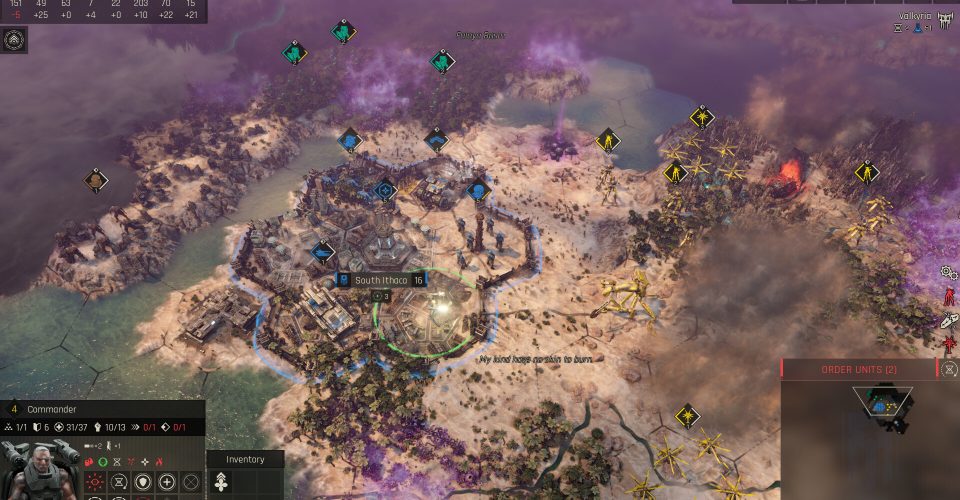Select the item in the inventory slot
Screen dimensions: 960x500
[x=222, y=482]
